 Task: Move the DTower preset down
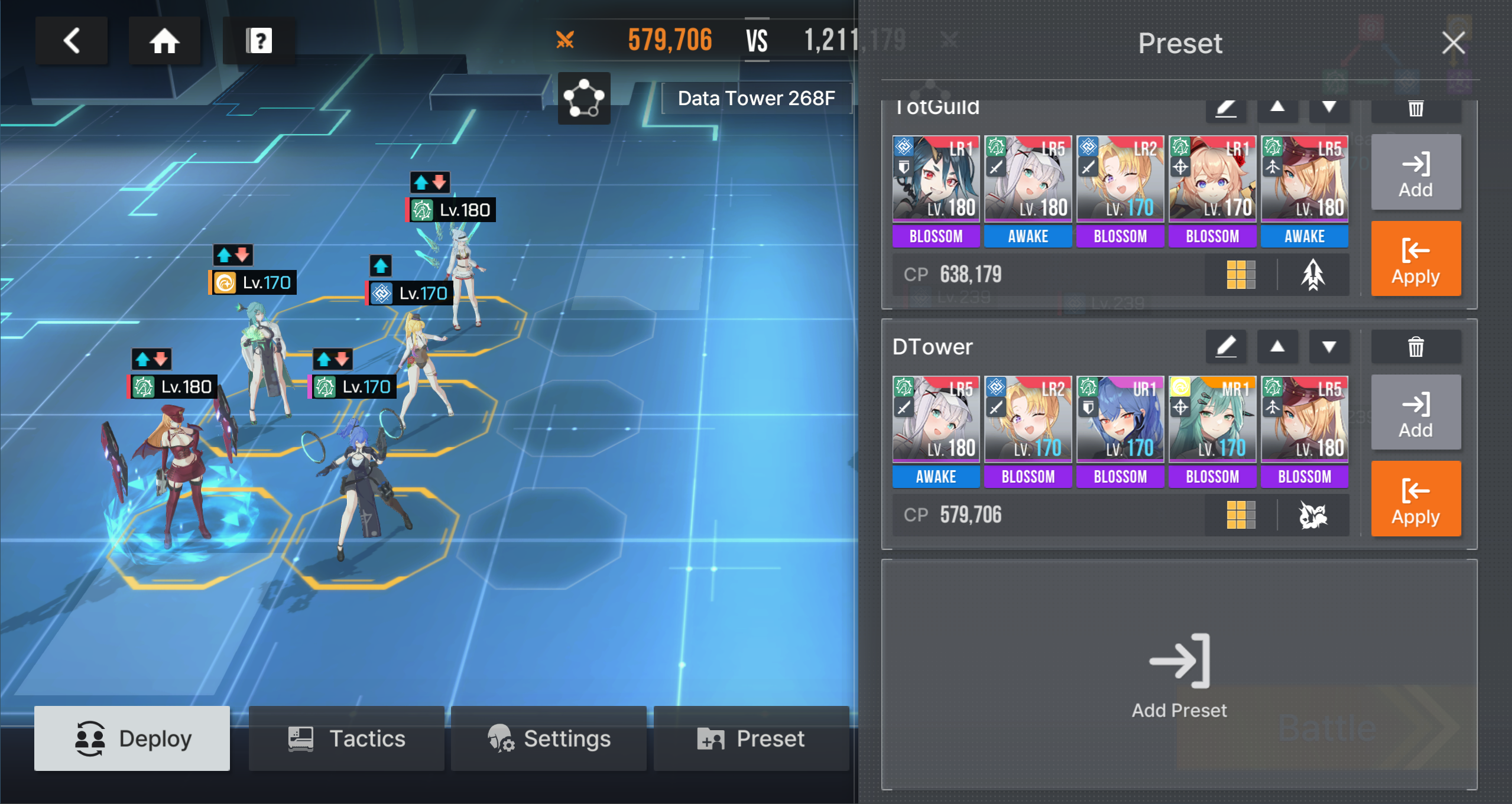(x=1329, y=346)
